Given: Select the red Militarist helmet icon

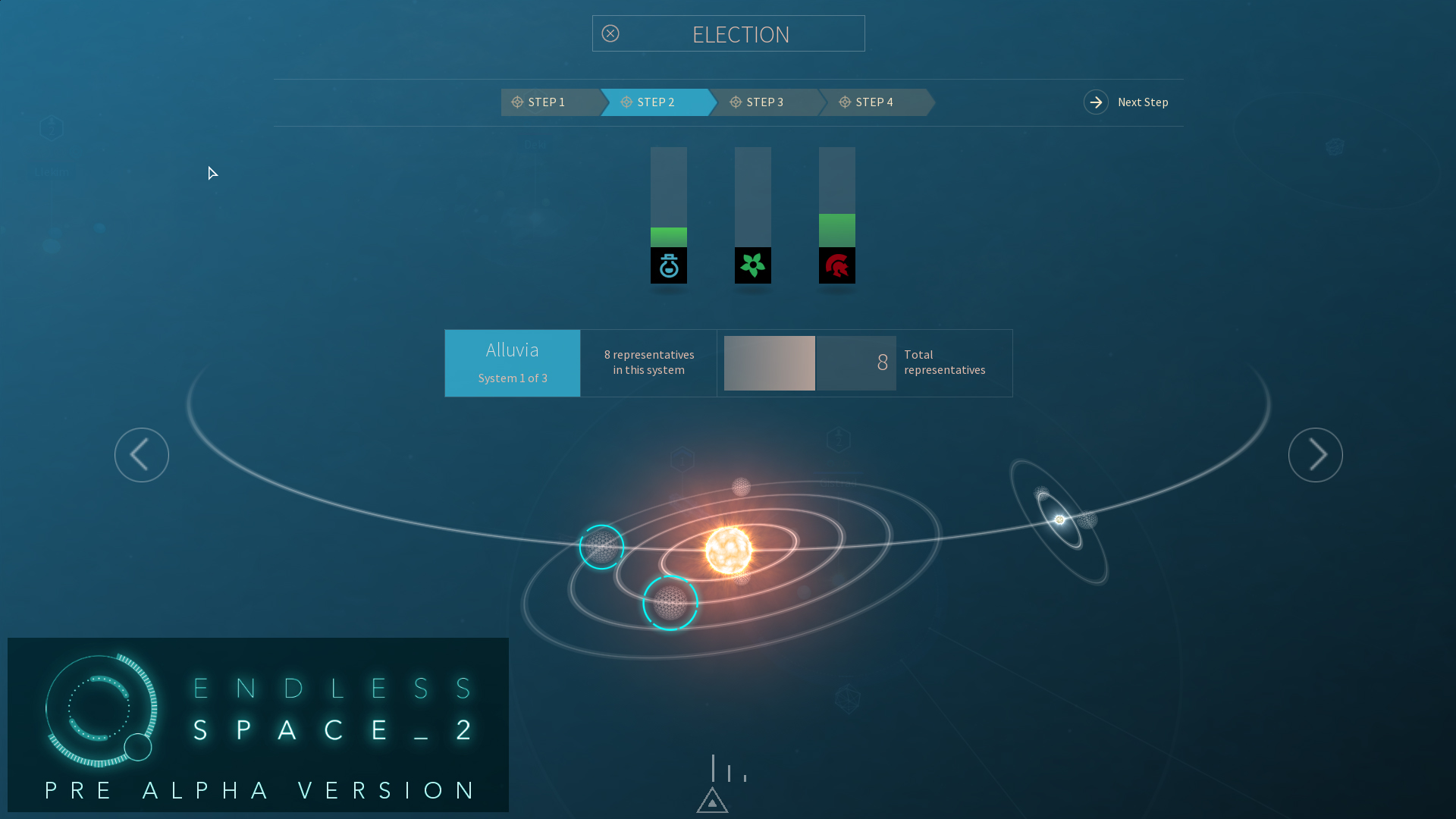Looking at the screenshot, I should 836,265.
